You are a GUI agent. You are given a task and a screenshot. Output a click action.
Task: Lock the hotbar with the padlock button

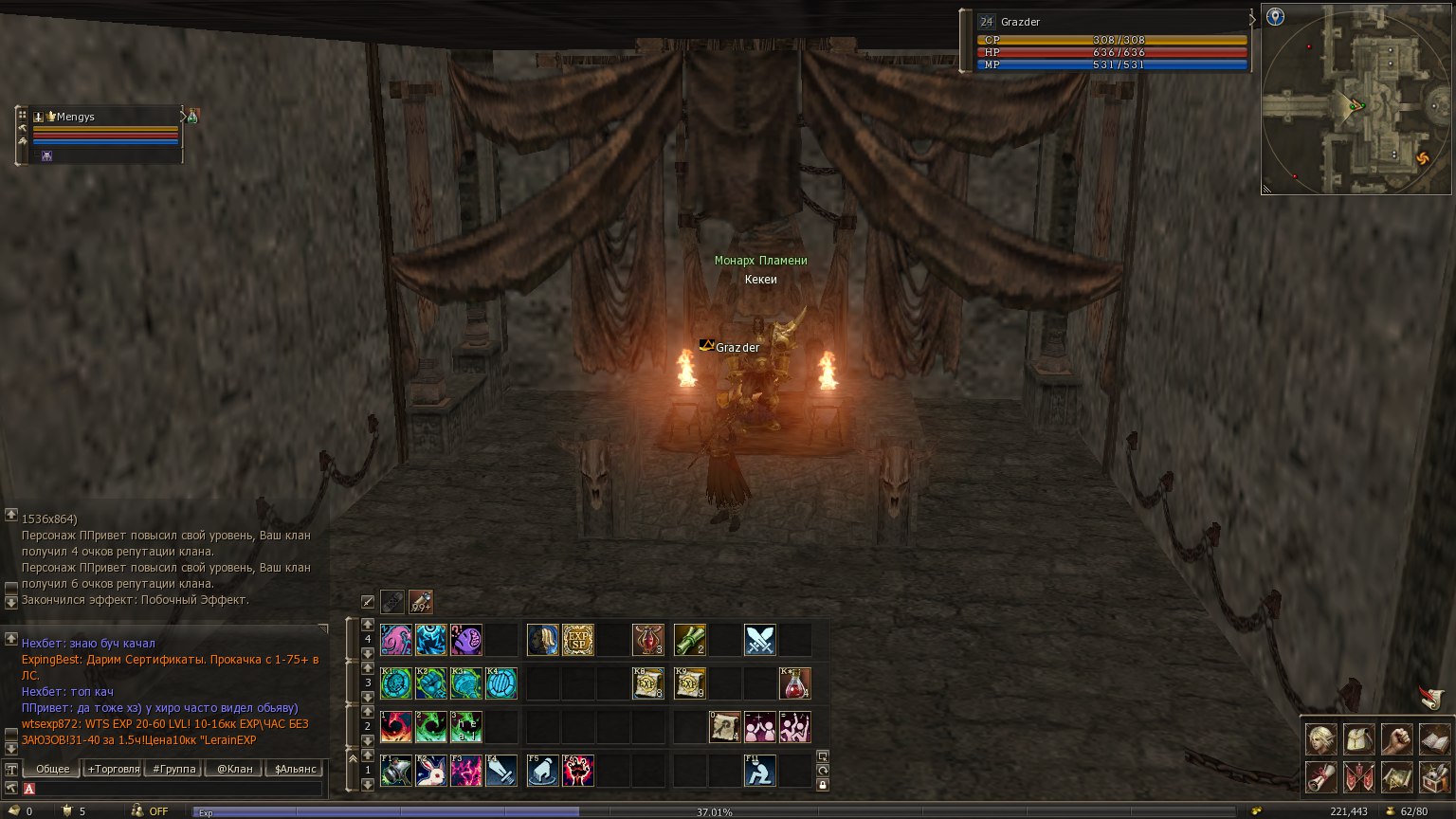[823, 785]
